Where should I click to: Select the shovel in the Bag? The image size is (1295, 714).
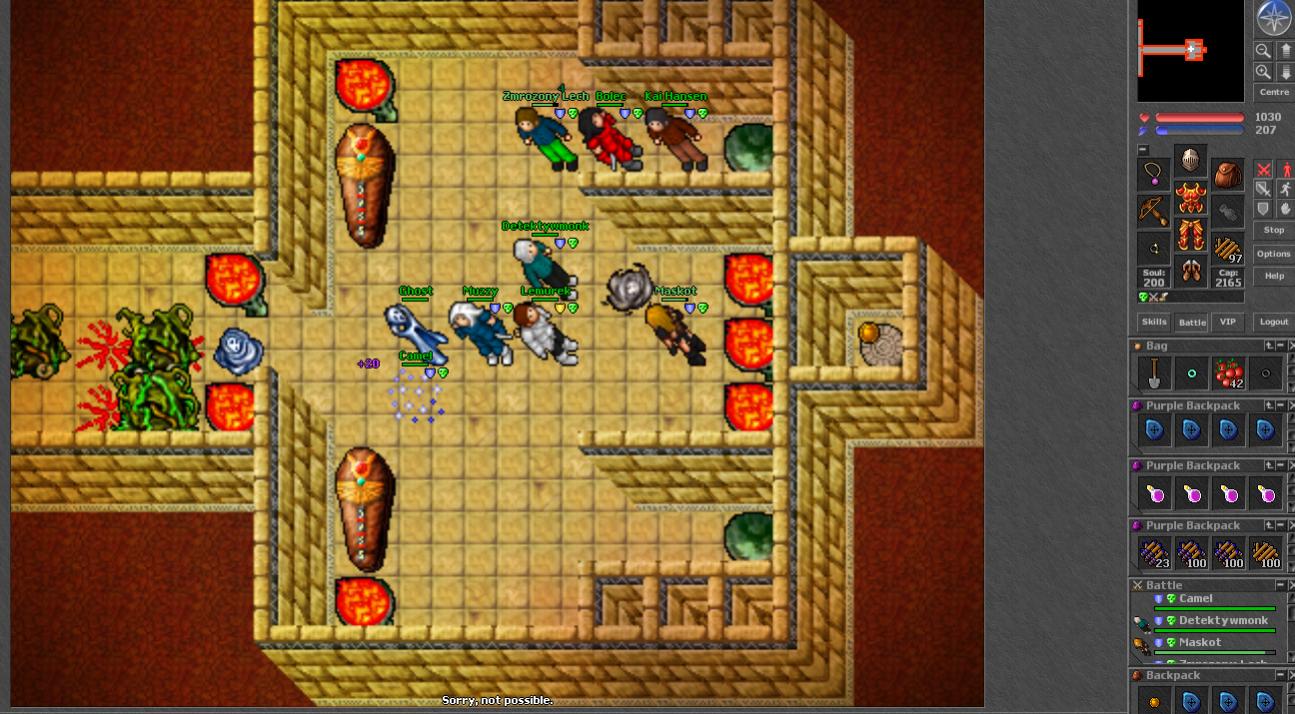click(1154, 374)
